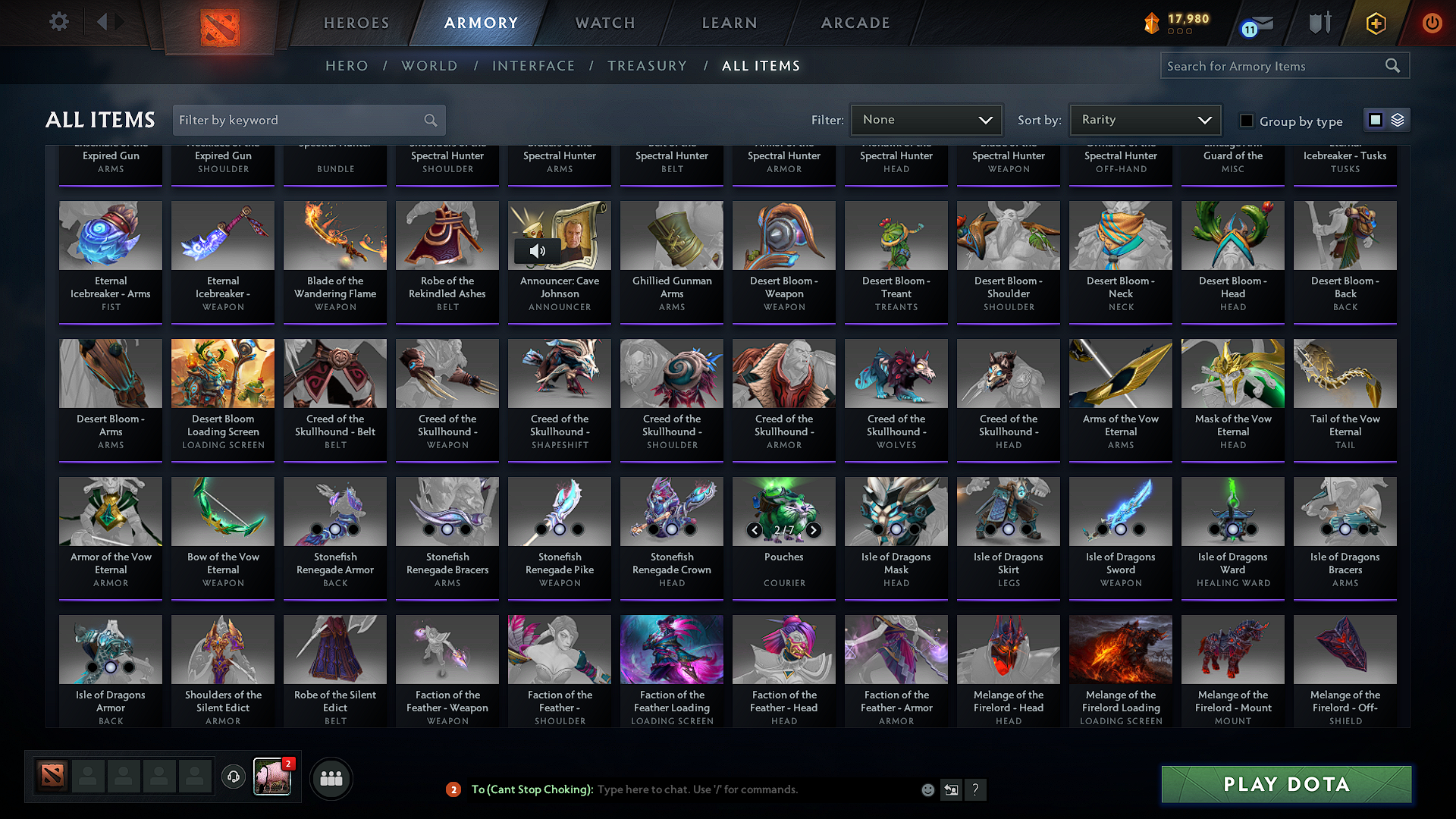Screen dimensions: 1456x819
Task: Switch to the WATCH tab
Action: tap(604, 23)
